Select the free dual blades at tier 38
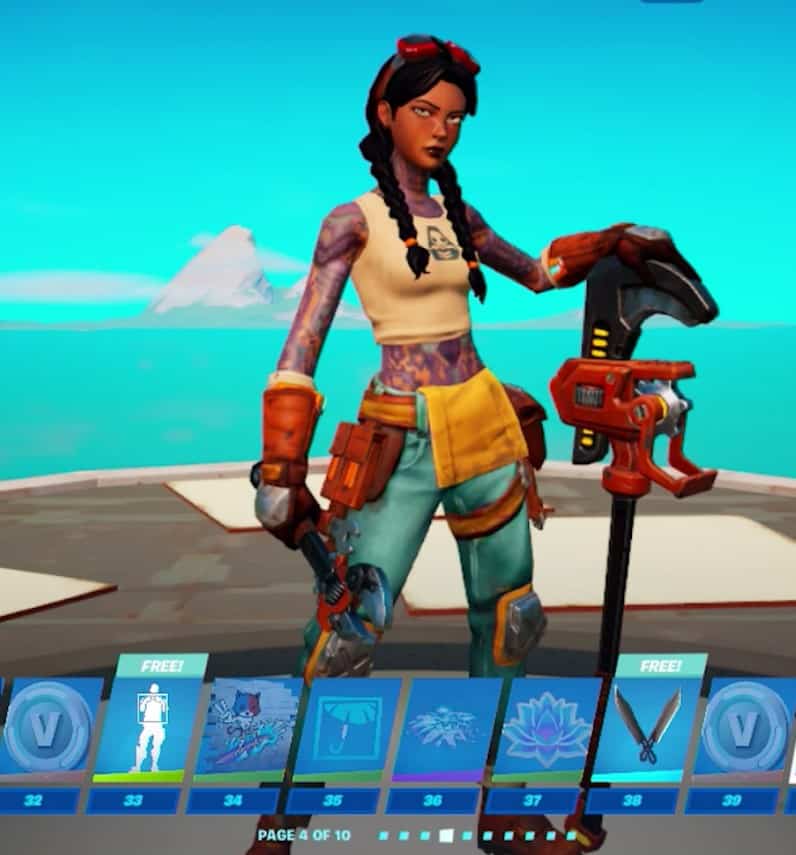Image resolution: width=796 pixels, height=855 pixels. (646, 727)
